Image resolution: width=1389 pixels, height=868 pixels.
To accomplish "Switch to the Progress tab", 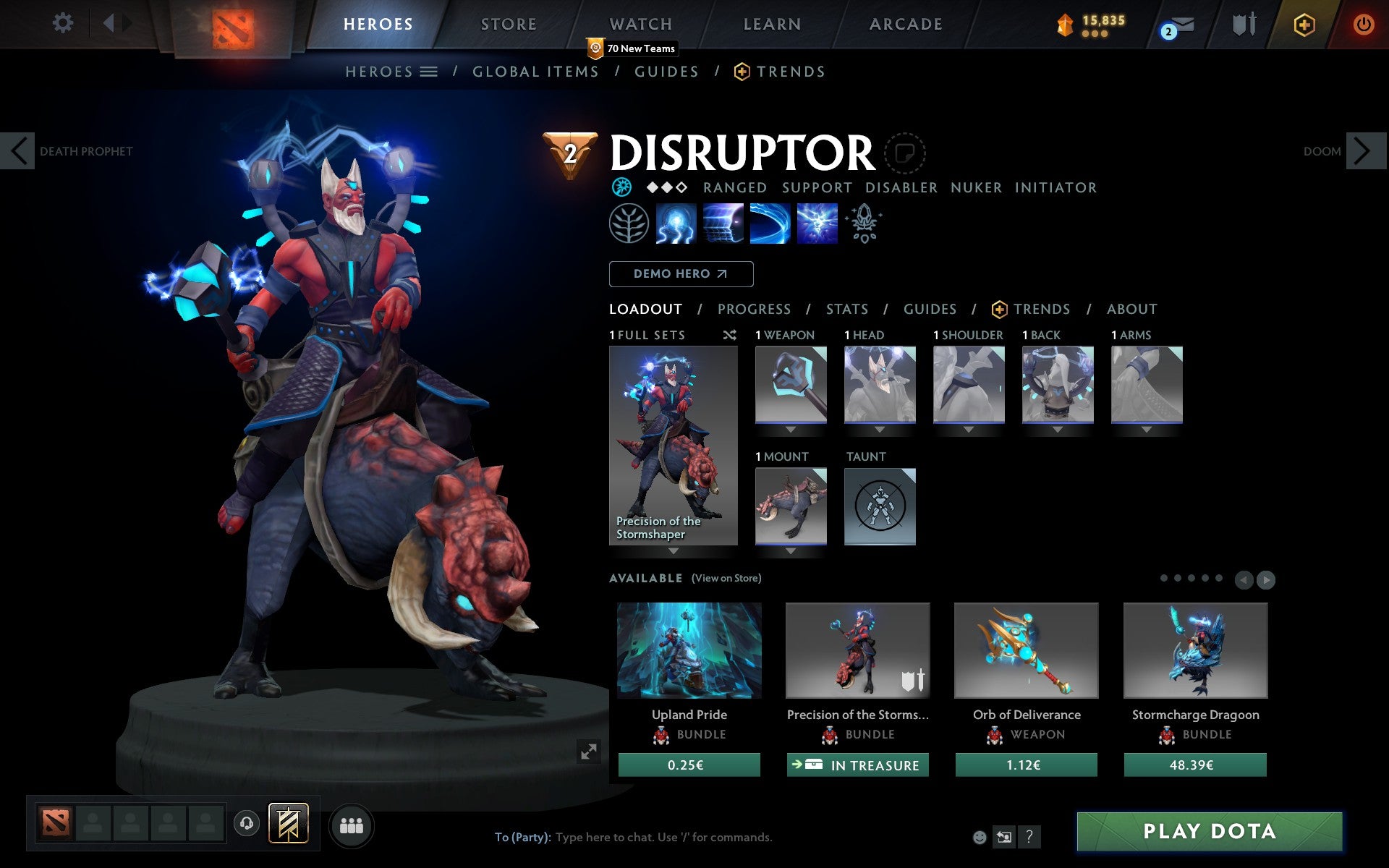I will 754,309.
